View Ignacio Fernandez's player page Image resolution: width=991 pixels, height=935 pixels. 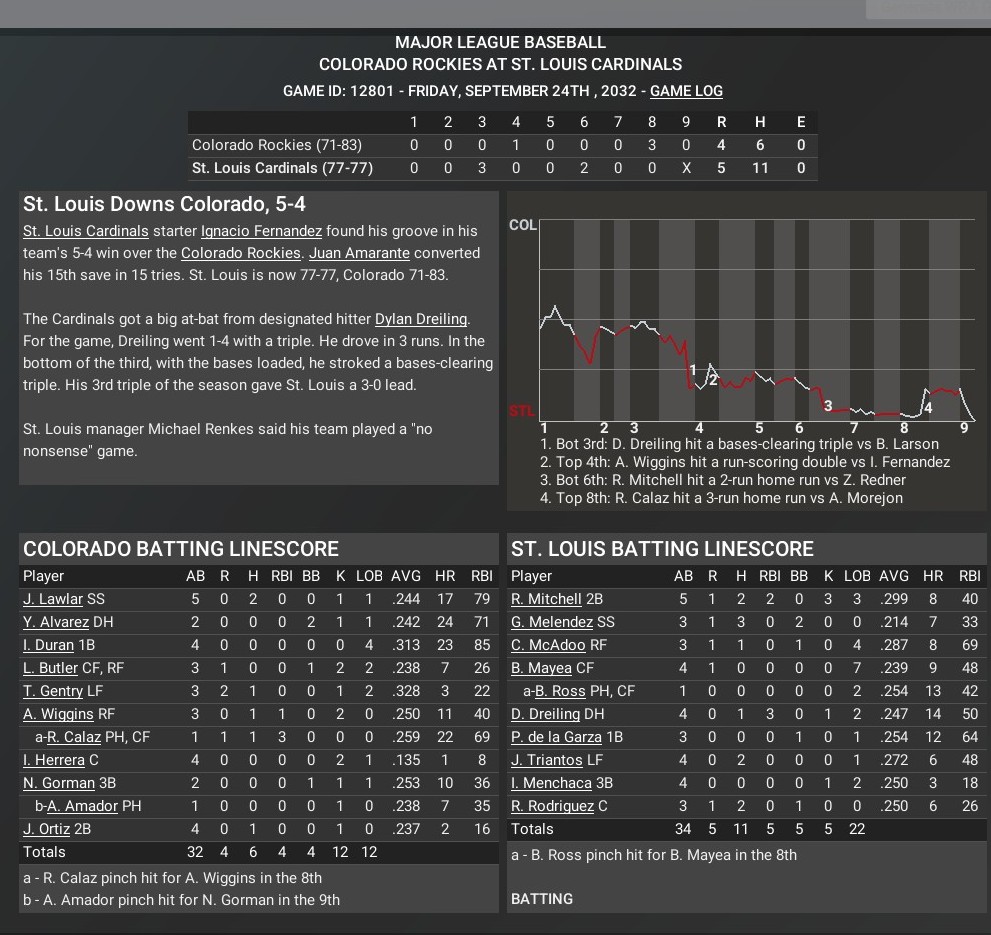coord(261,231)
